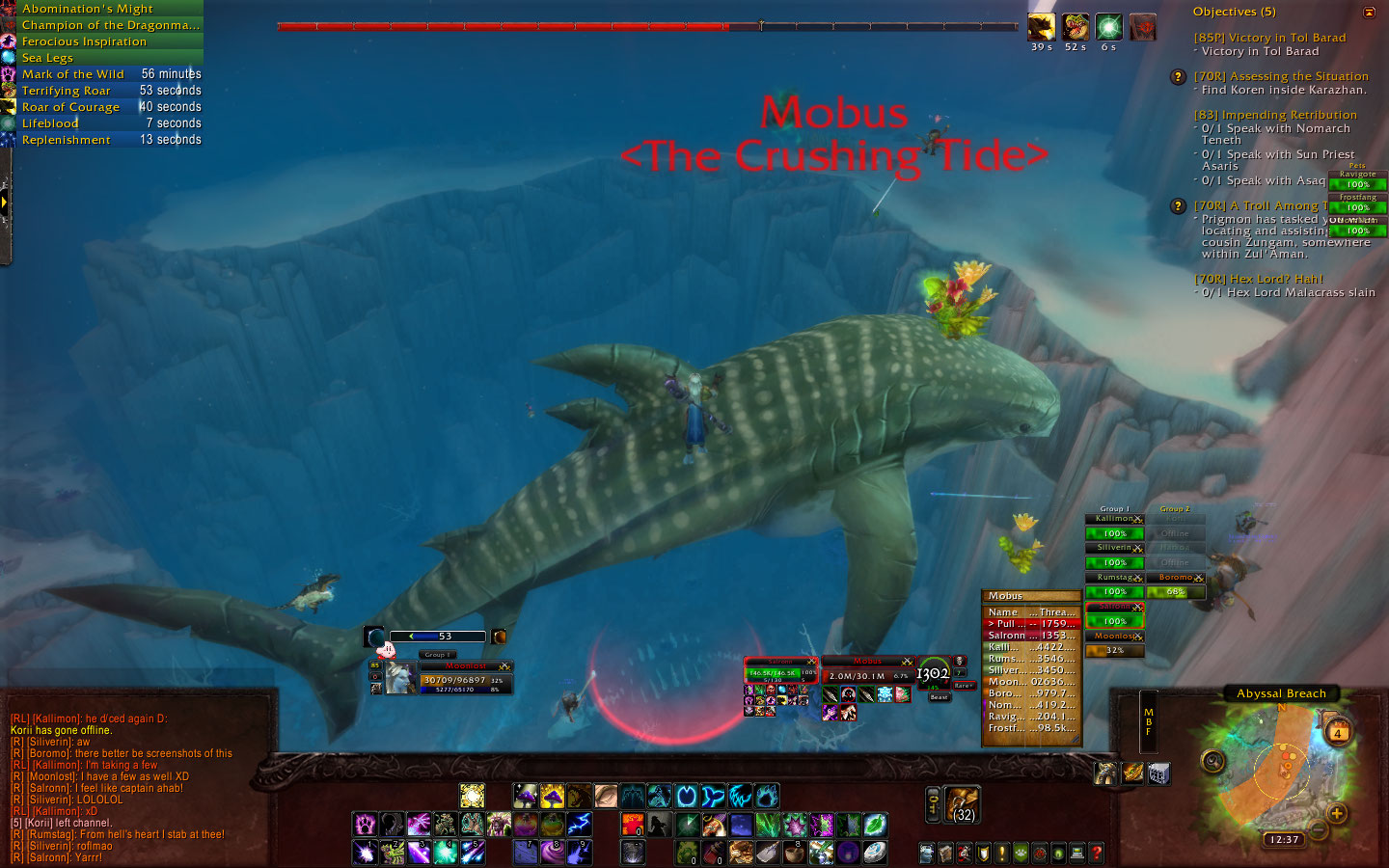The width and height of the screenshot is (1389, 868).
Task: Open the calendar showing day 4
Action: pos(1338,733)
